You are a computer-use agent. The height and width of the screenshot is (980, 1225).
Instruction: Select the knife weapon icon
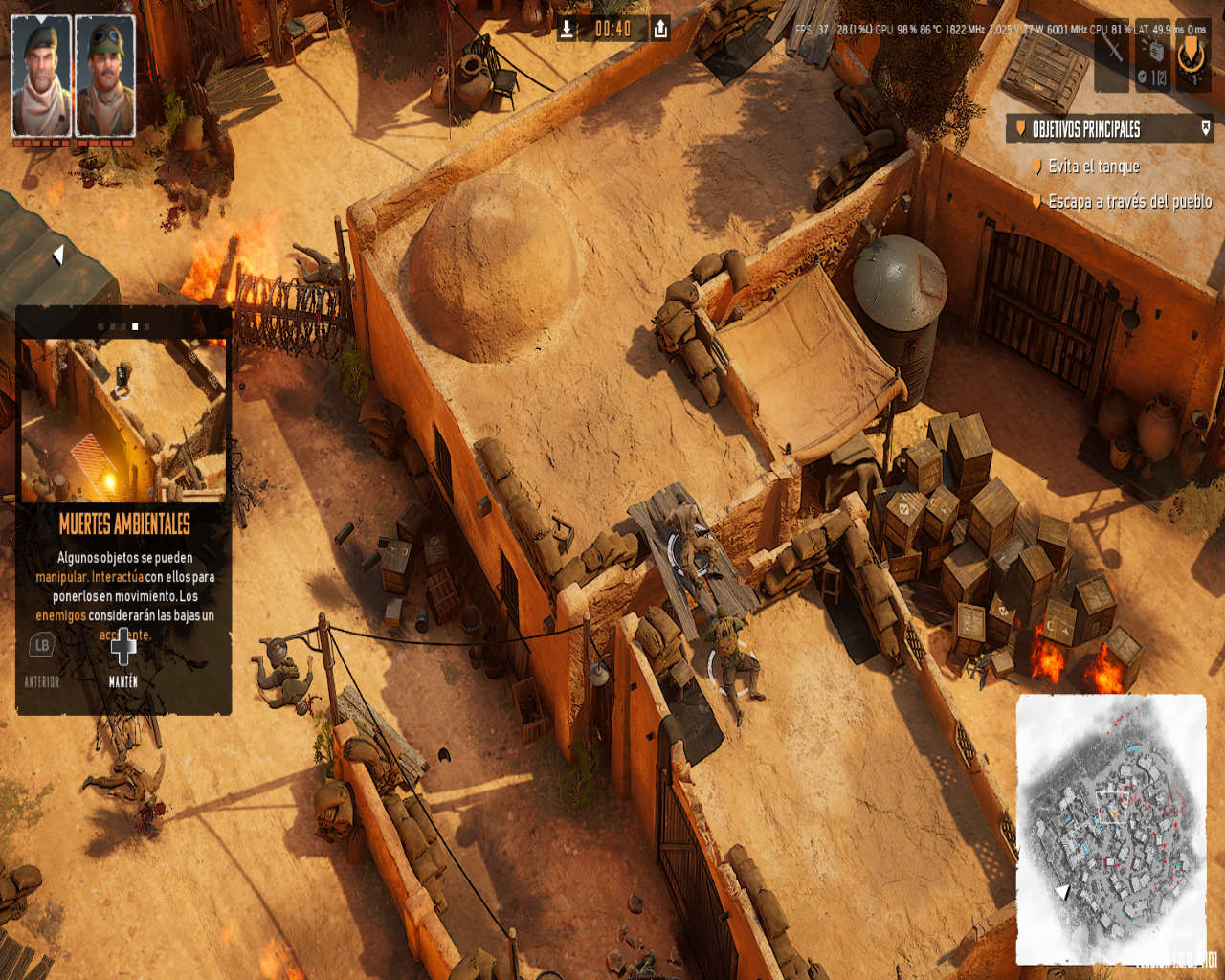pyautogui.click(x=1112, y=48)
